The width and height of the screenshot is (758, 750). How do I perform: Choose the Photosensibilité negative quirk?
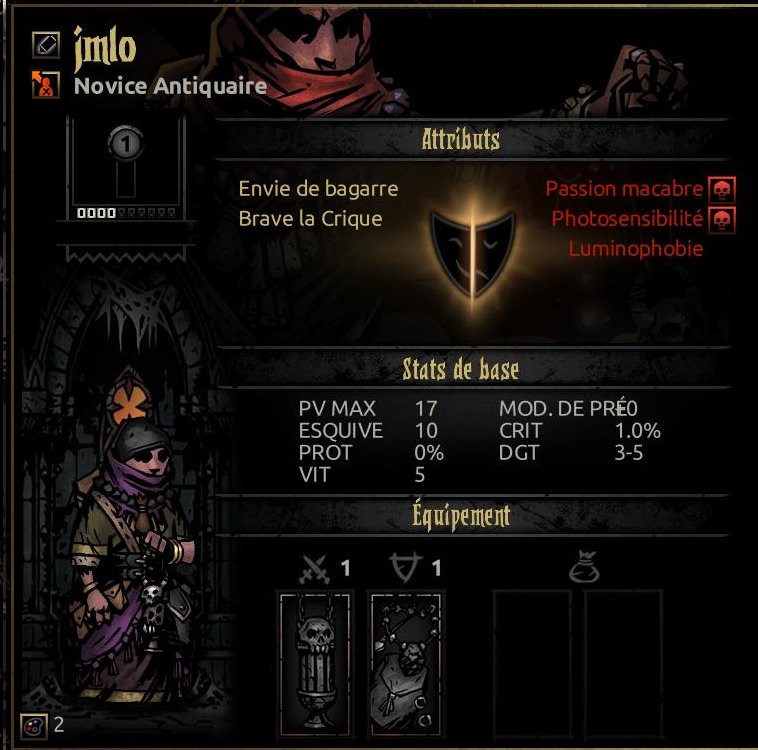[627, 218]
